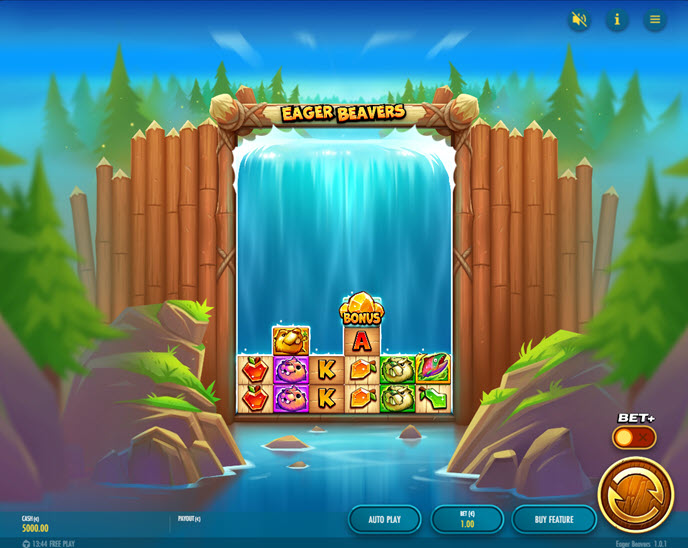Spin the reels with the round button

pyautogui.click(x=635, y=494)
